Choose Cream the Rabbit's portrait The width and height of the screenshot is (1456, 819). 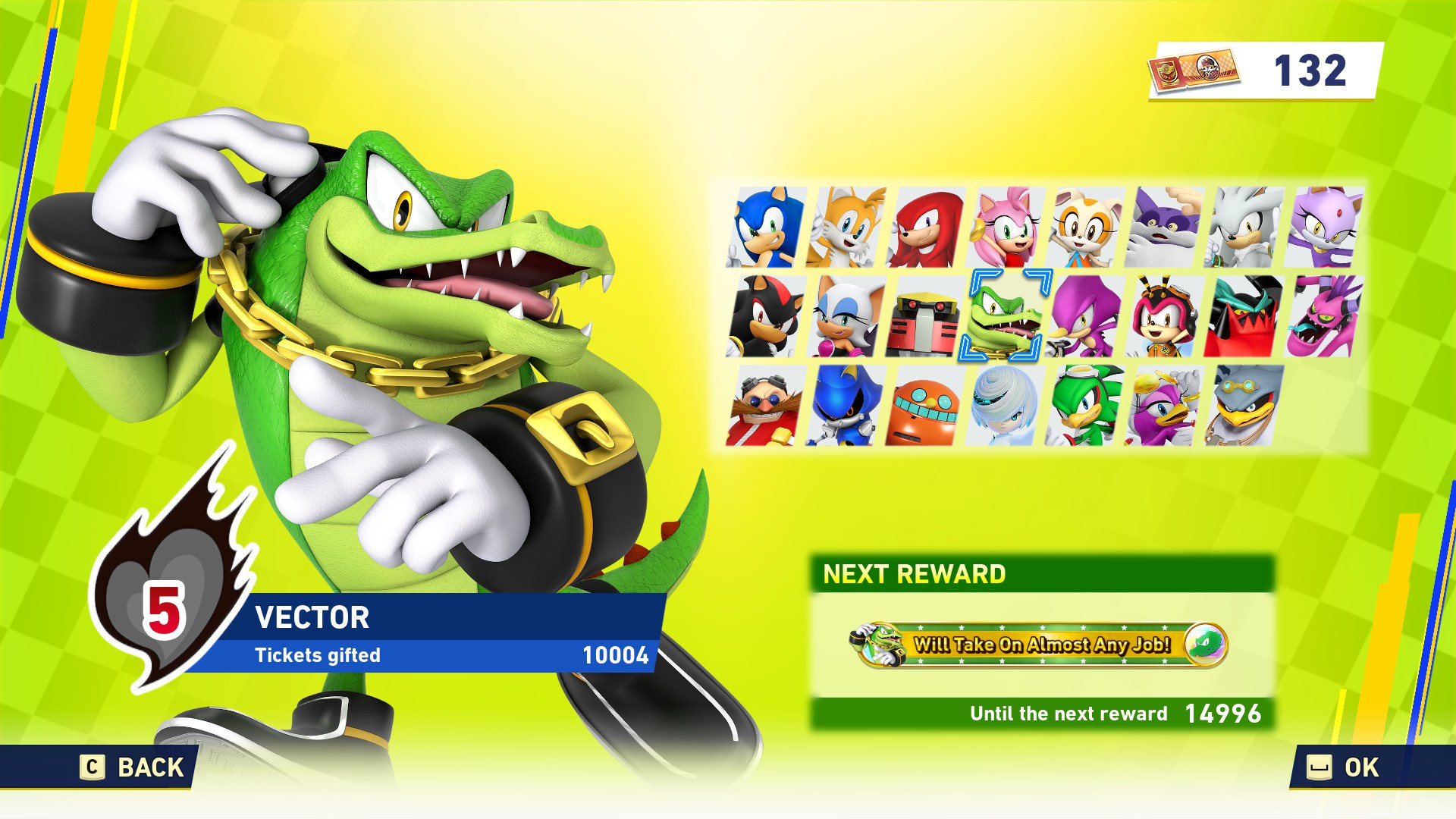point(1085,227)
